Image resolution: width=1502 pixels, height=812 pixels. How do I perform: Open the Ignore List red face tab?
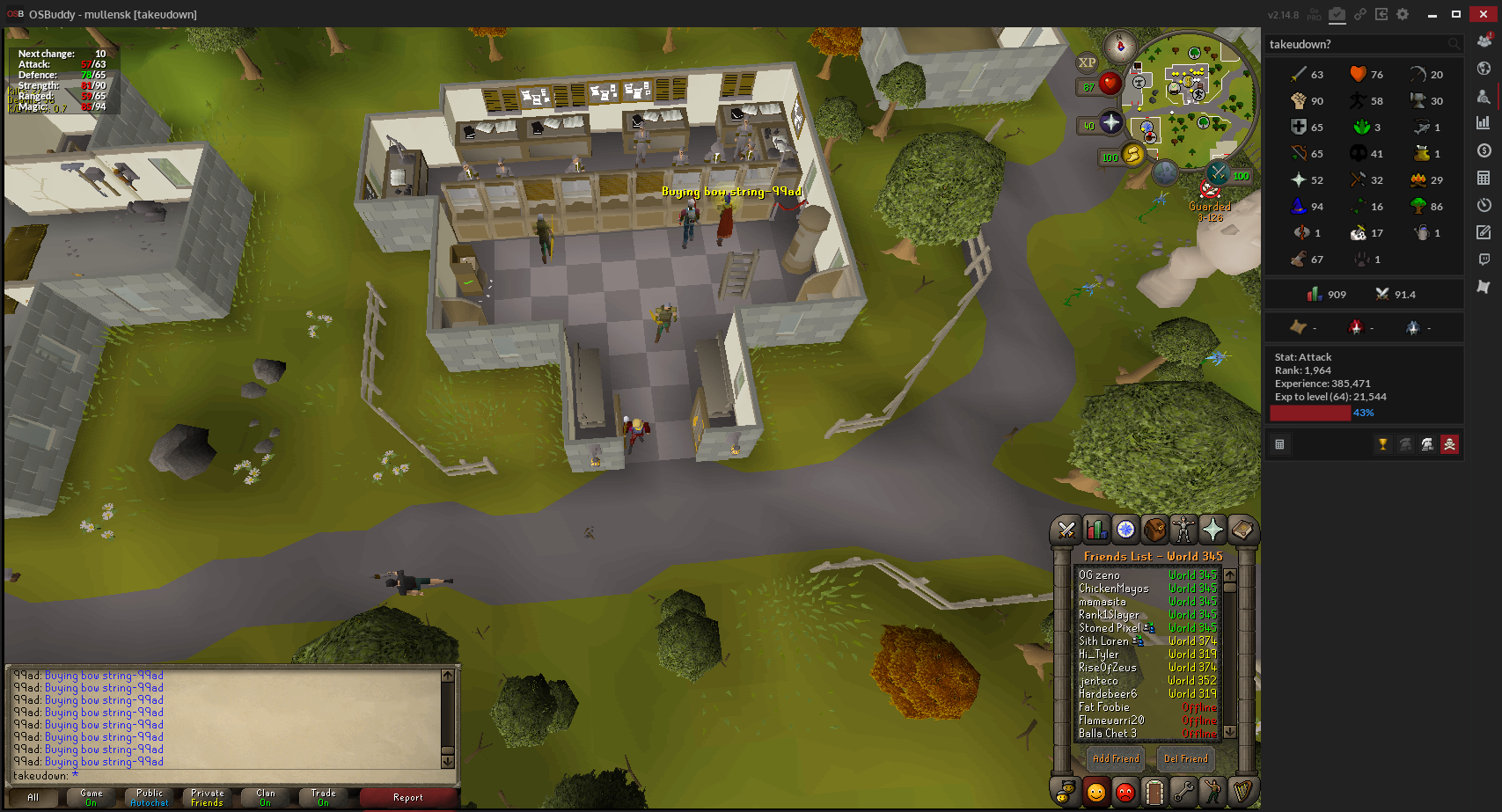[1125, 793]
